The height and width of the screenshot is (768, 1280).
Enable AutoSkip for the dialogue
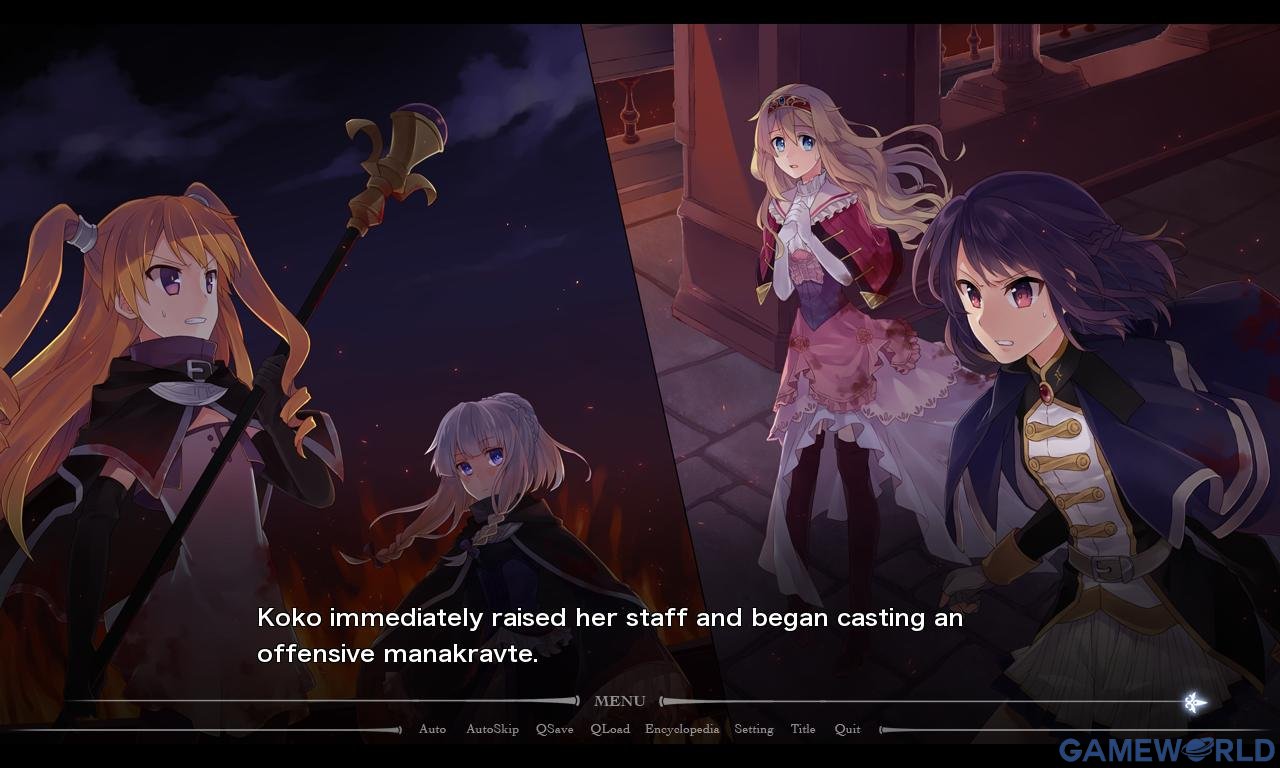point(492,729)
